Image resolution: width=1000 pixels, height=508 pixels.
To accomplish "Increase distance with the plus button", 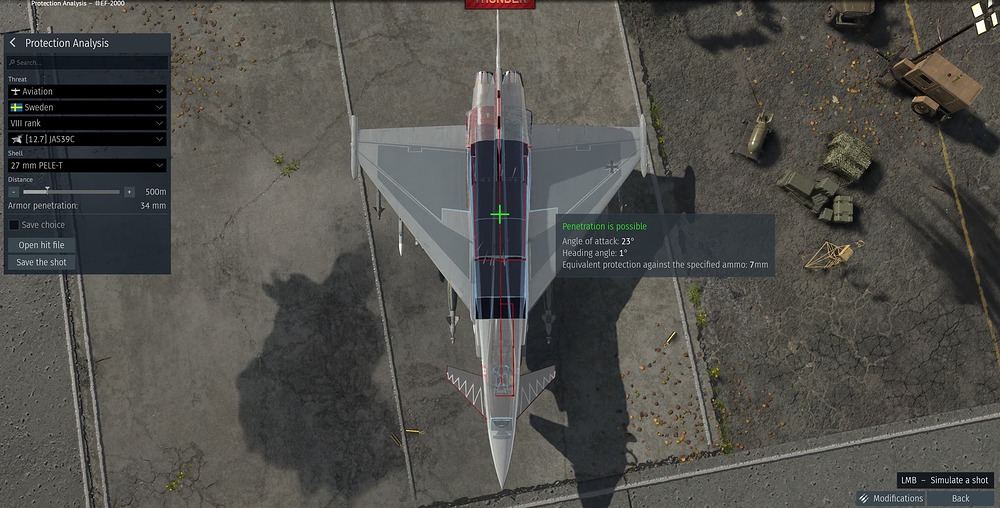I will click(x=129, y=191).
